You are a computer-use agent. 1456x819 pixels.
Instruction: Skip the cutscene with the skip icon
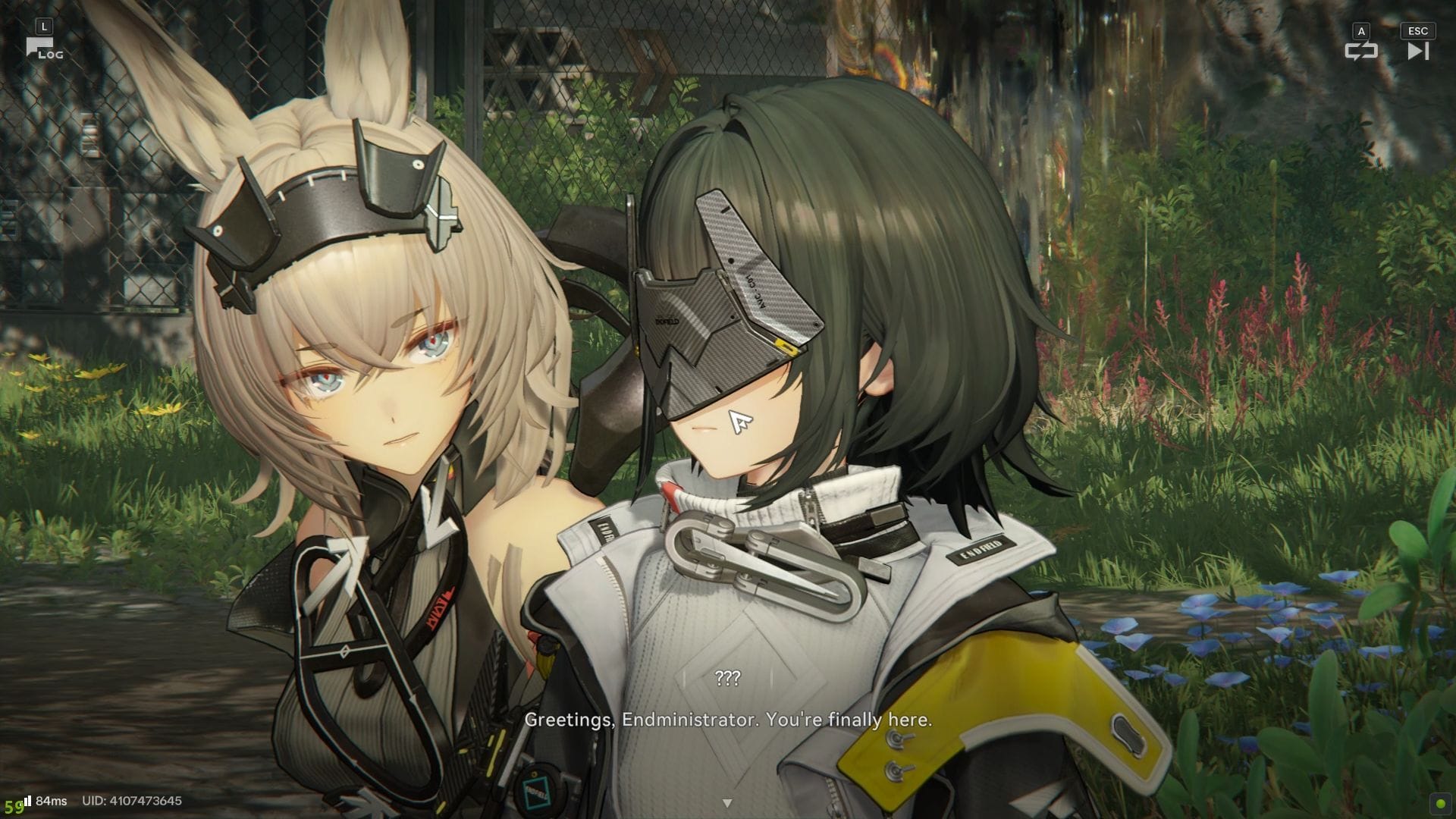pyautogui.click(x=1417, y=50)
